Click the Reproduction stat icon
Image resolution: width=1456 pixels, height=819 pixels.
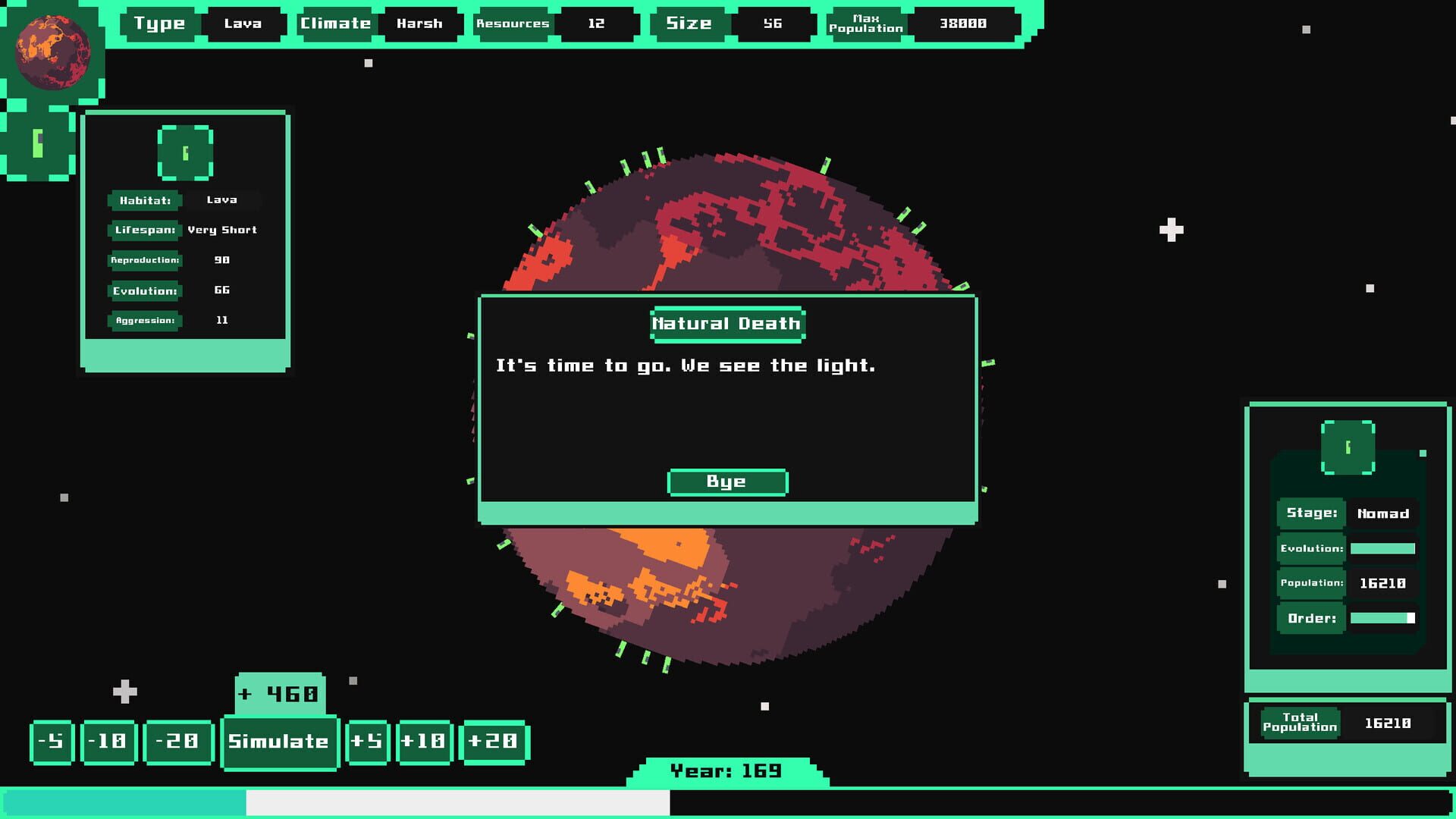pyautogui.click(x=145, y=260)
